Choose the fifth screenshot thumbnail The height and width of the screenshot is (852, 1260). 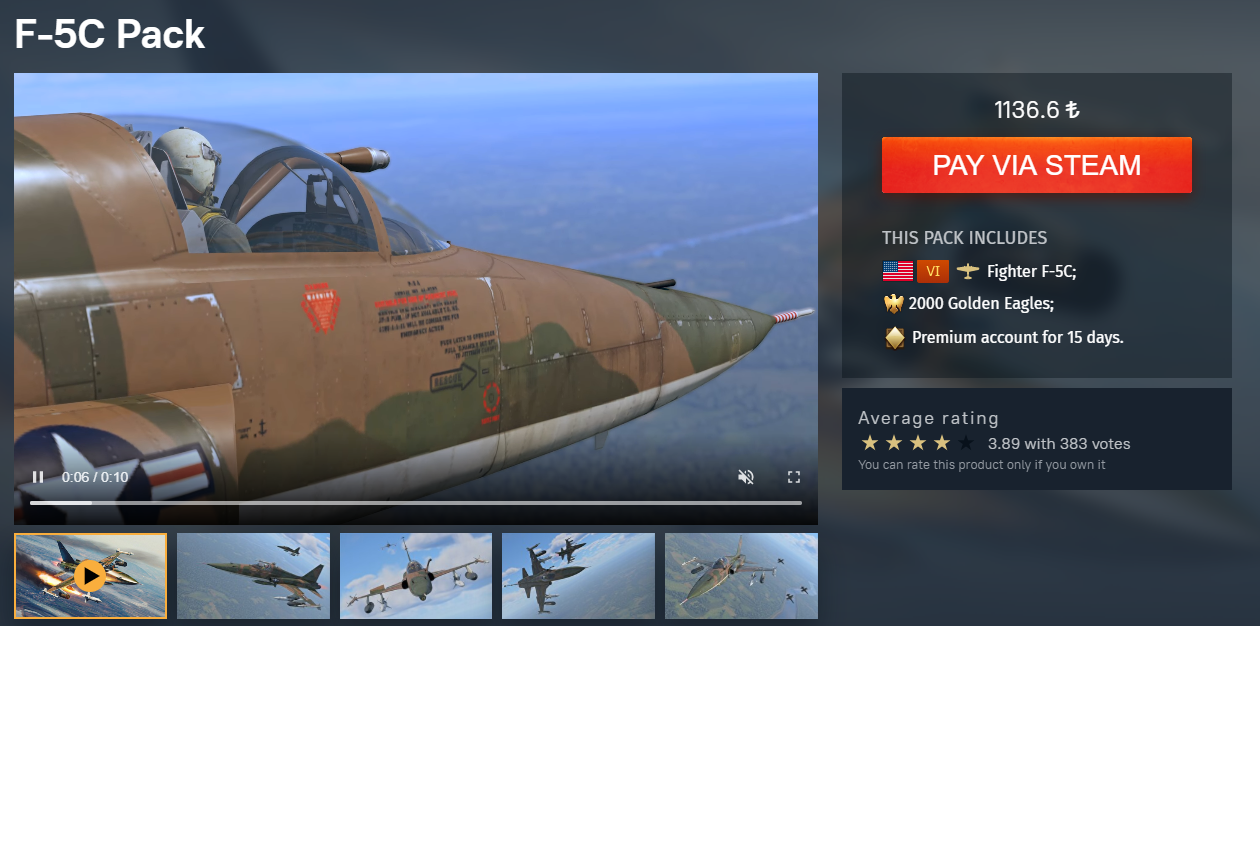(x=741, y=576)
